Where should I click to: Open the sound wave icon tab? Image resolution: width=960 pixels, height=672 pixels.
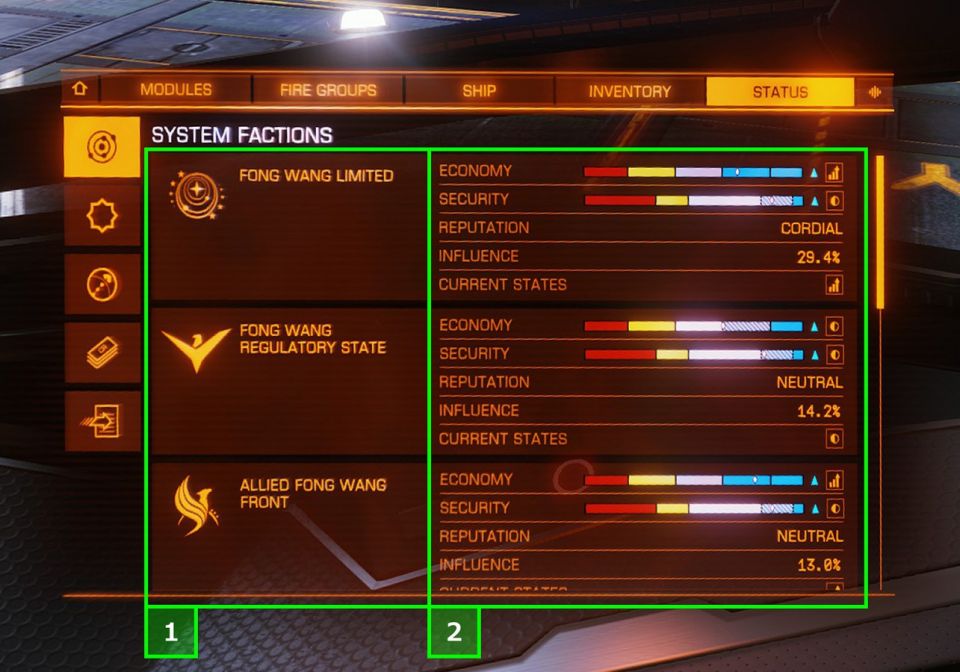(x=875, y=91)
